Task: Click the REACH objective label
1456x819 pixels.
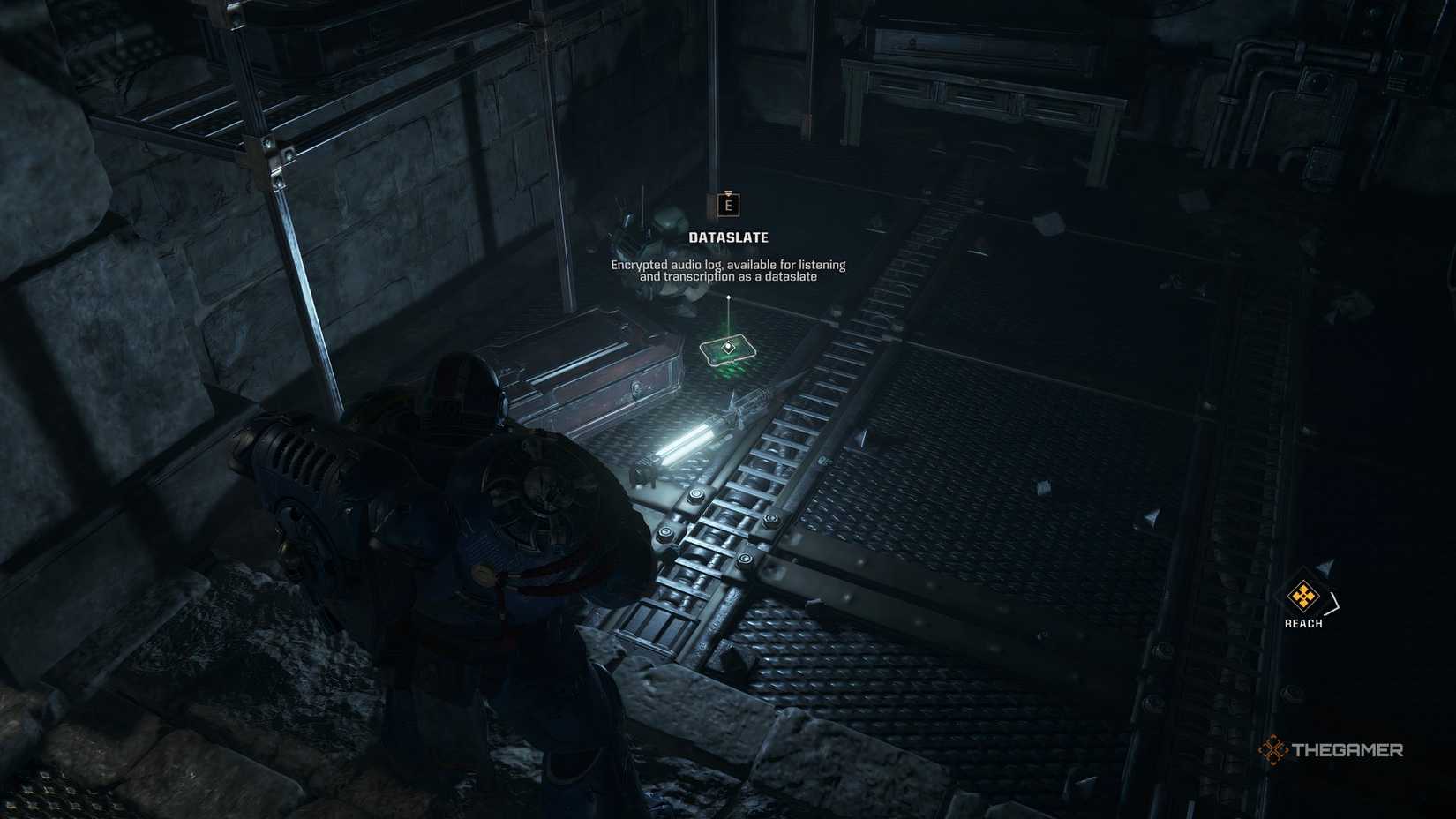Action: [1303, 622]
